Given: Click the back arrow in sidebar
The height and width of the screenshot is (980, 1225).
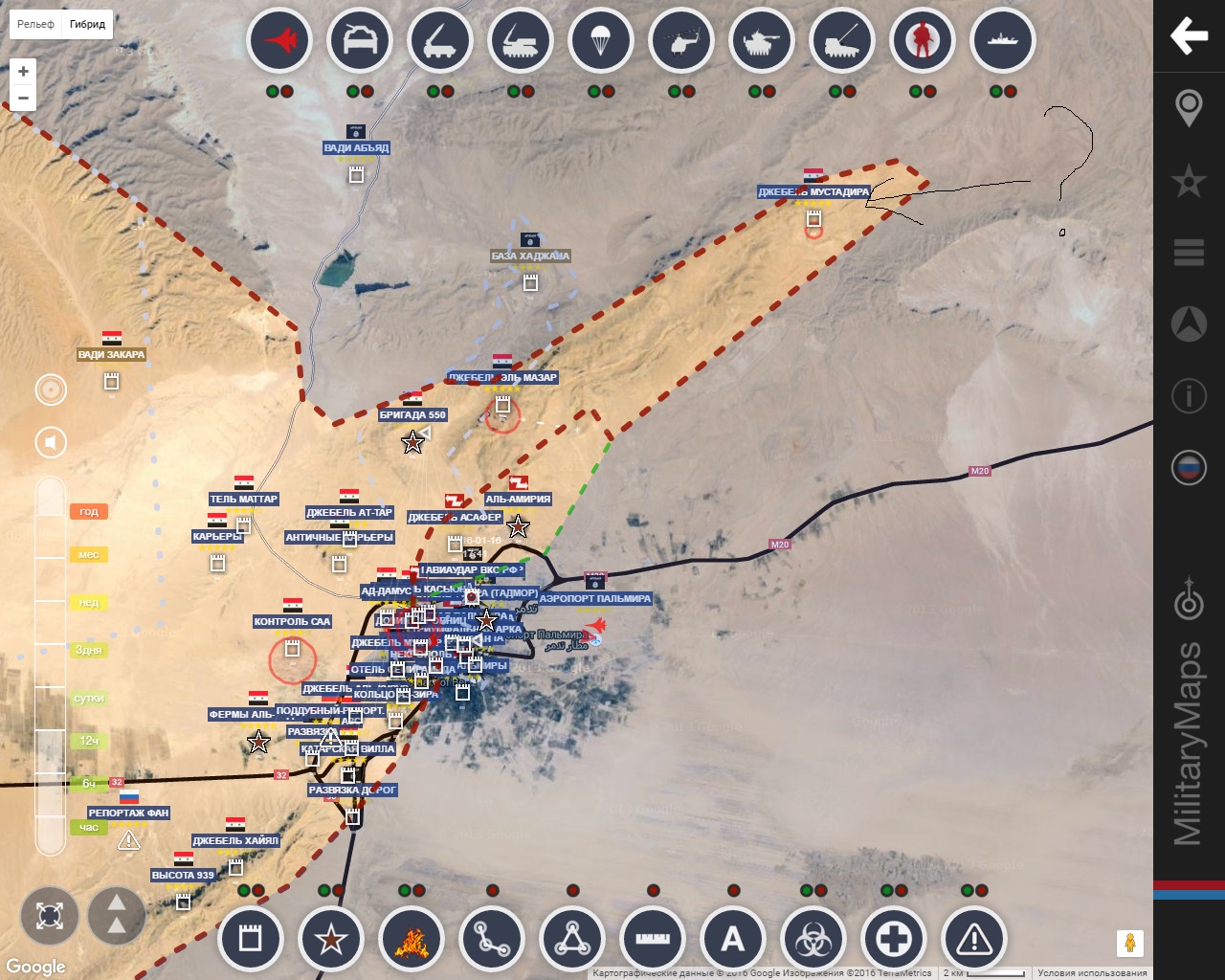Looking at the screenshot, I should tap(1189, 35).
